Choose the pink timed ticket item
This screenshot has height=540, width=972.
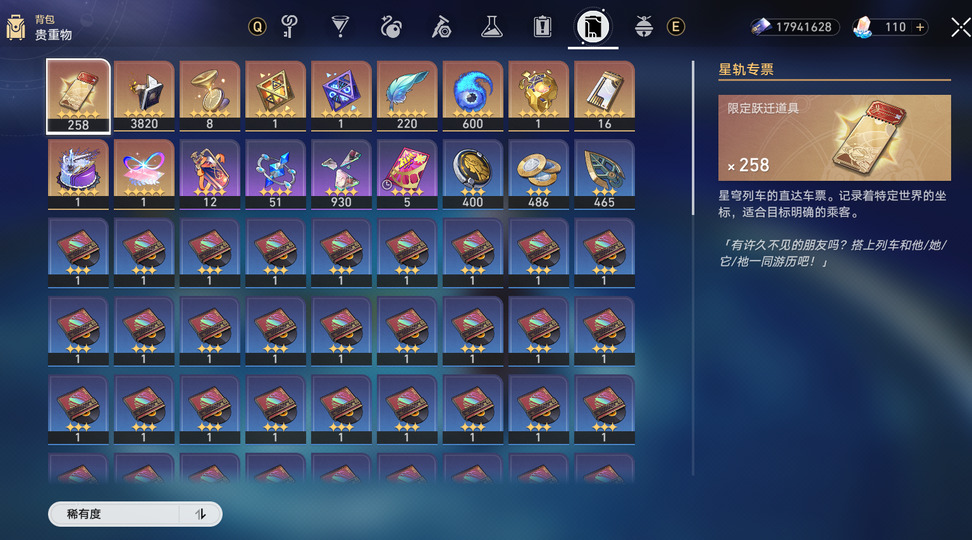pyautogui.click(x=406, y=174)
